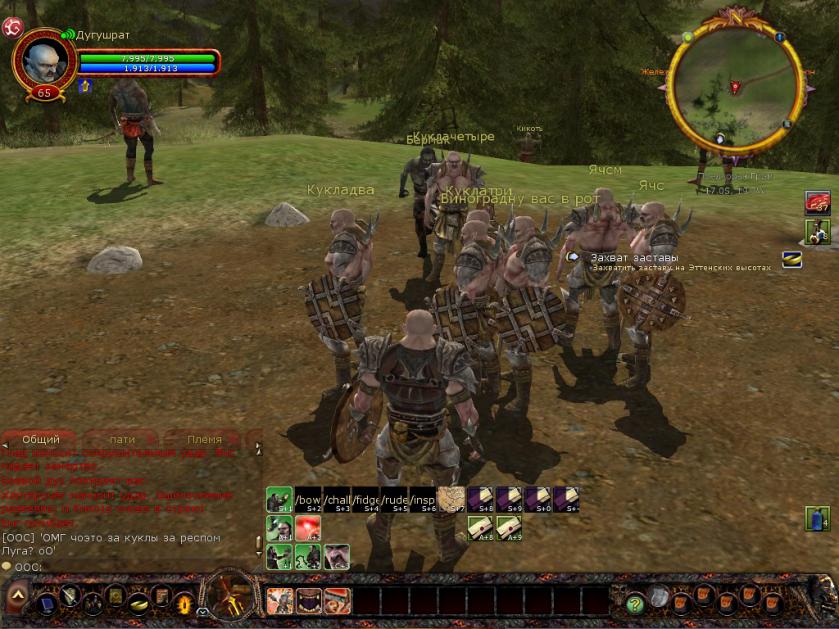Image resolution: width=839 pixels, height=629 pixels.
Task: Select the Племя chat tab
Action: [x=205, y=439]
